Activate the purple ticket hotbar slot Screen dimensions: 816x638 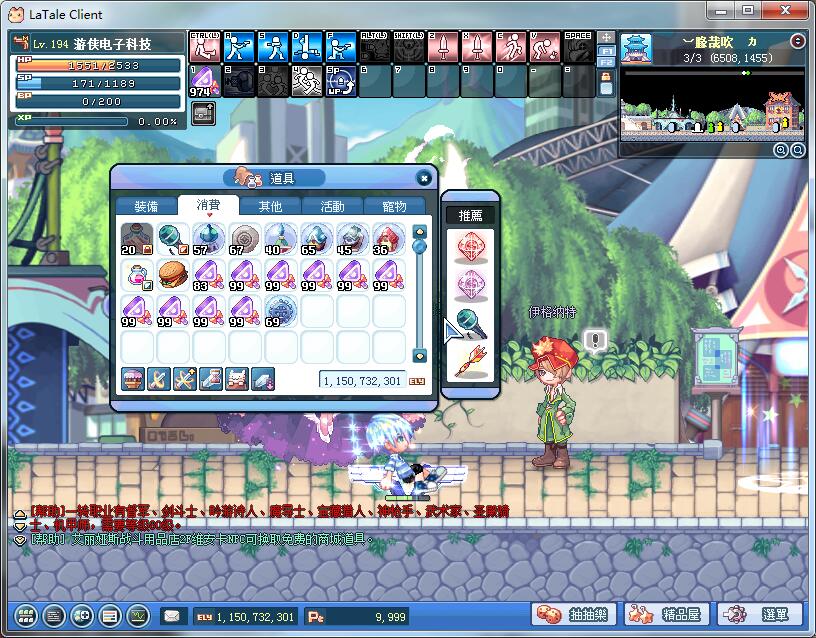[x=203, y=80]
